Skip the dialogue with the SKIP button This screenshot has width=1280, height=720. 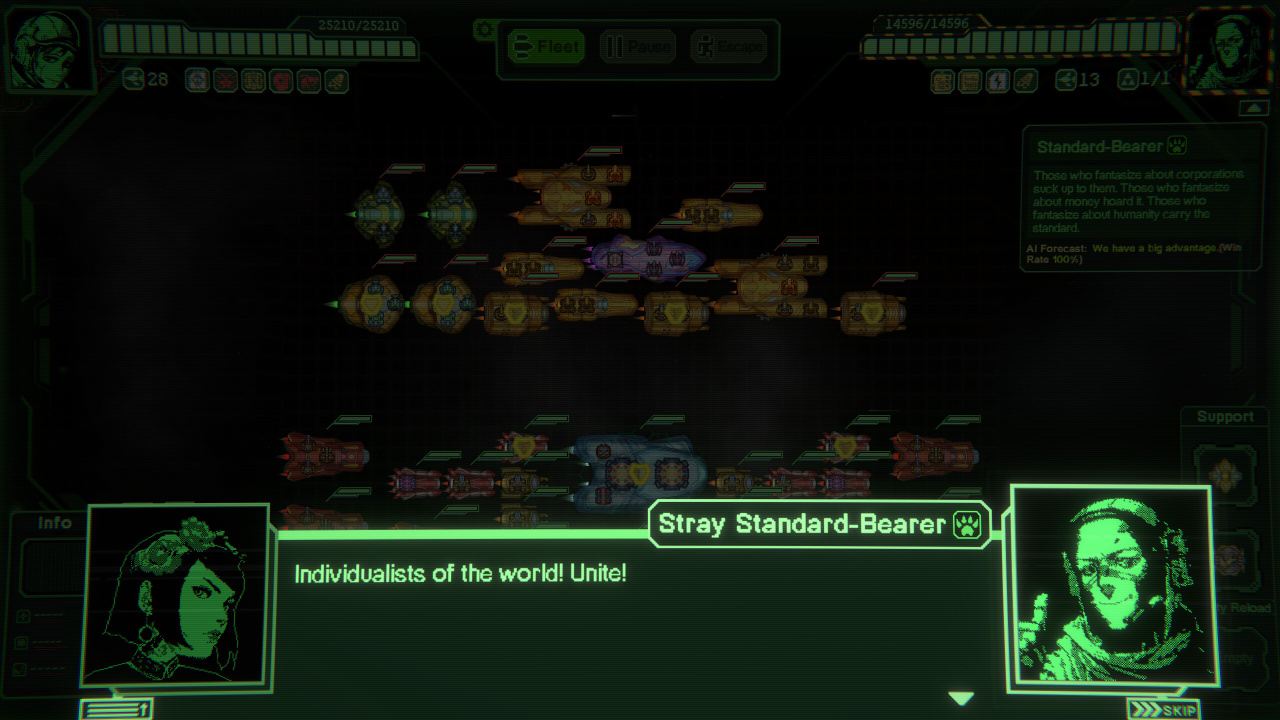(1163, 709)
